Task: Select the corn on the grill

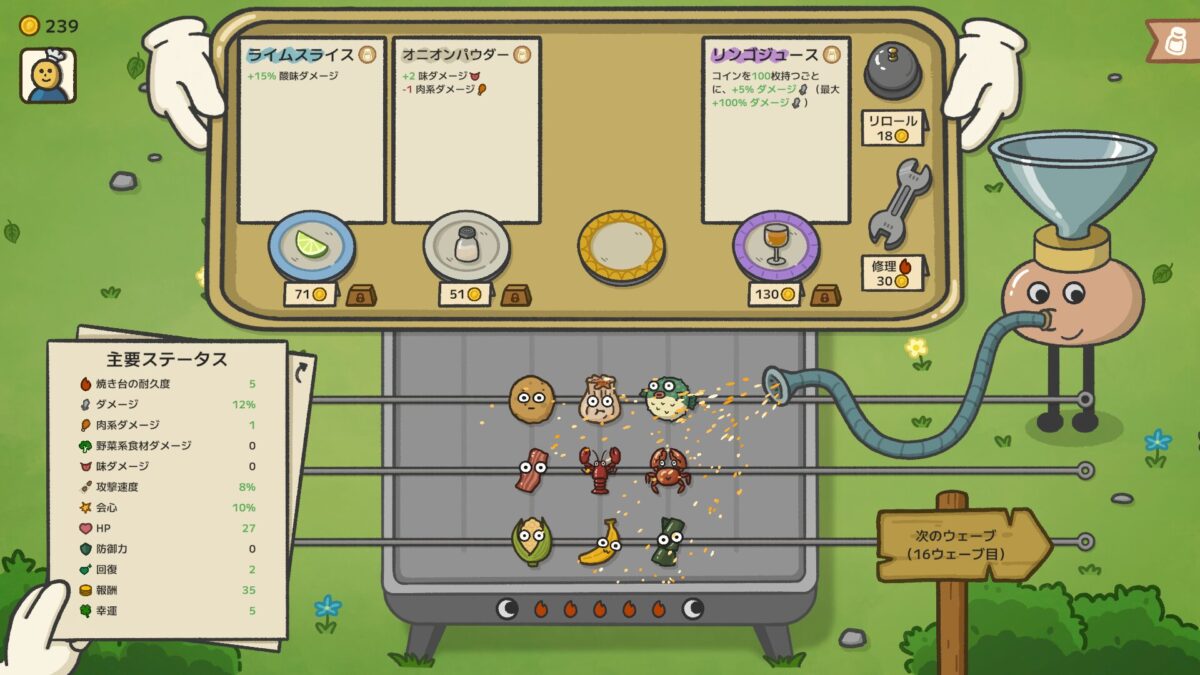Action: pos(530,541)
